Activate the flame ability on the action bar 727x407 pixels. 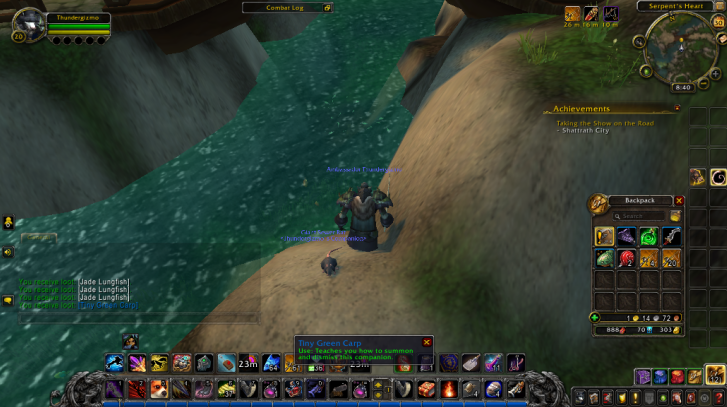pos(449,389)
